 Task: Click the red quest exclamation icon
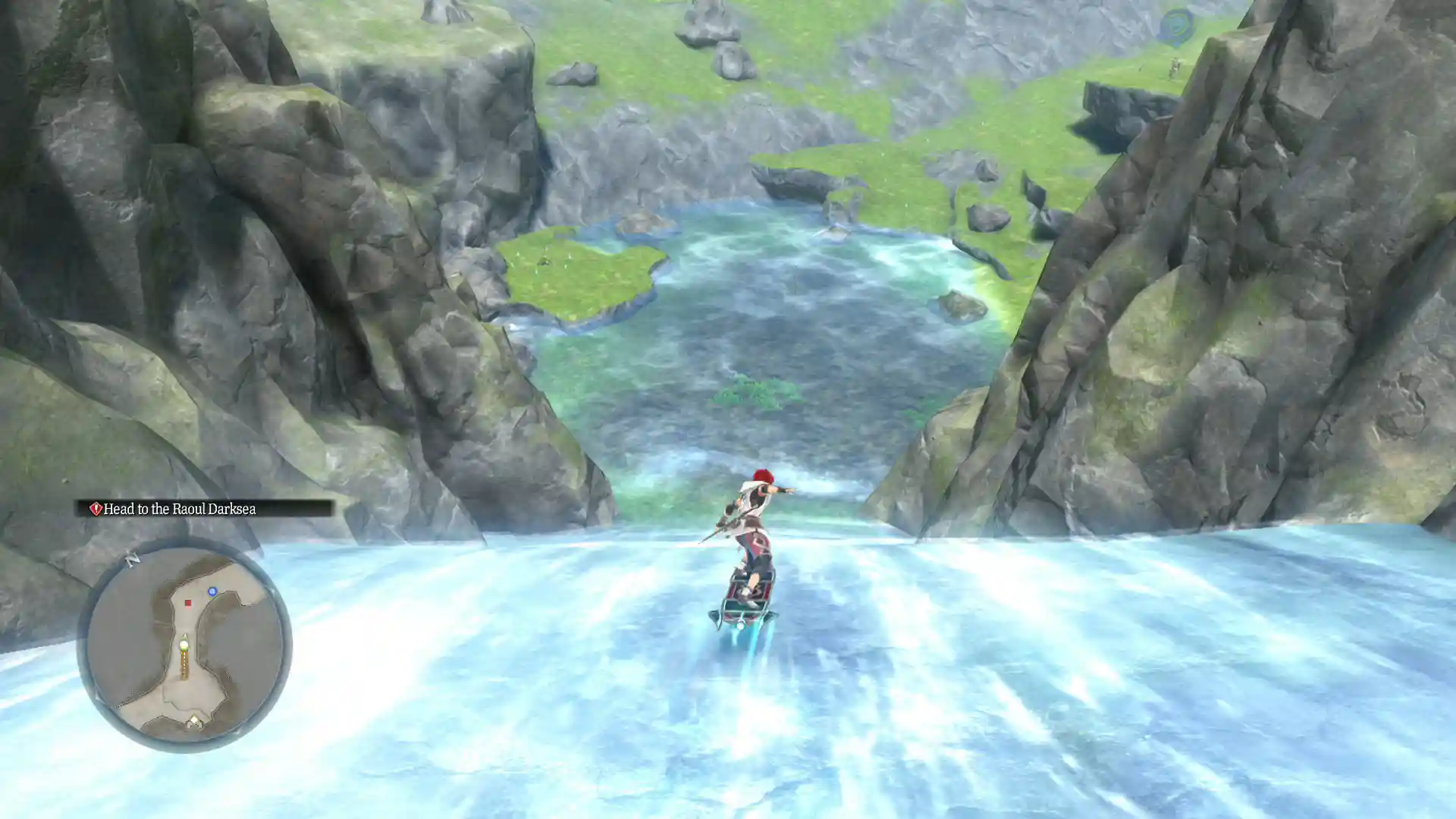[96, 510]
